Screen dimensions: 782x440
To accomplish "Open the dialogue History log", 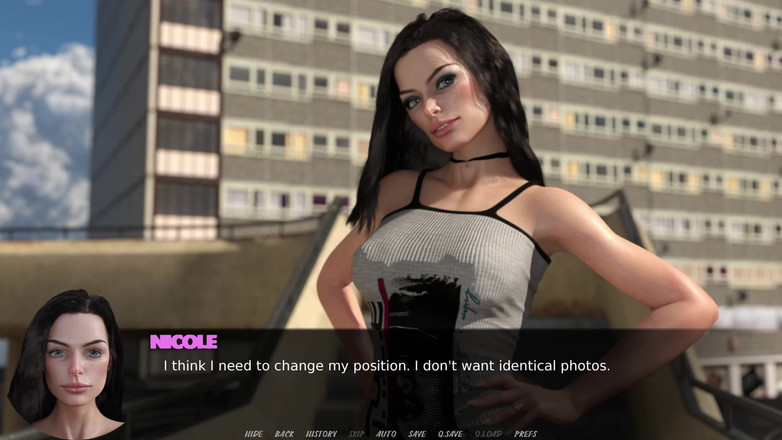I will coord(321,434).
